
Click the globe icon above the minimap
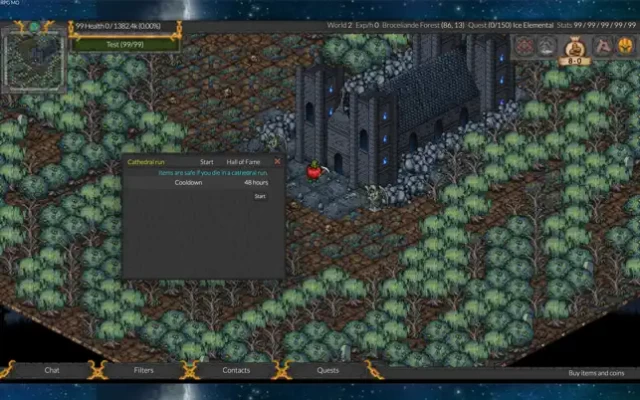point(33,26)
